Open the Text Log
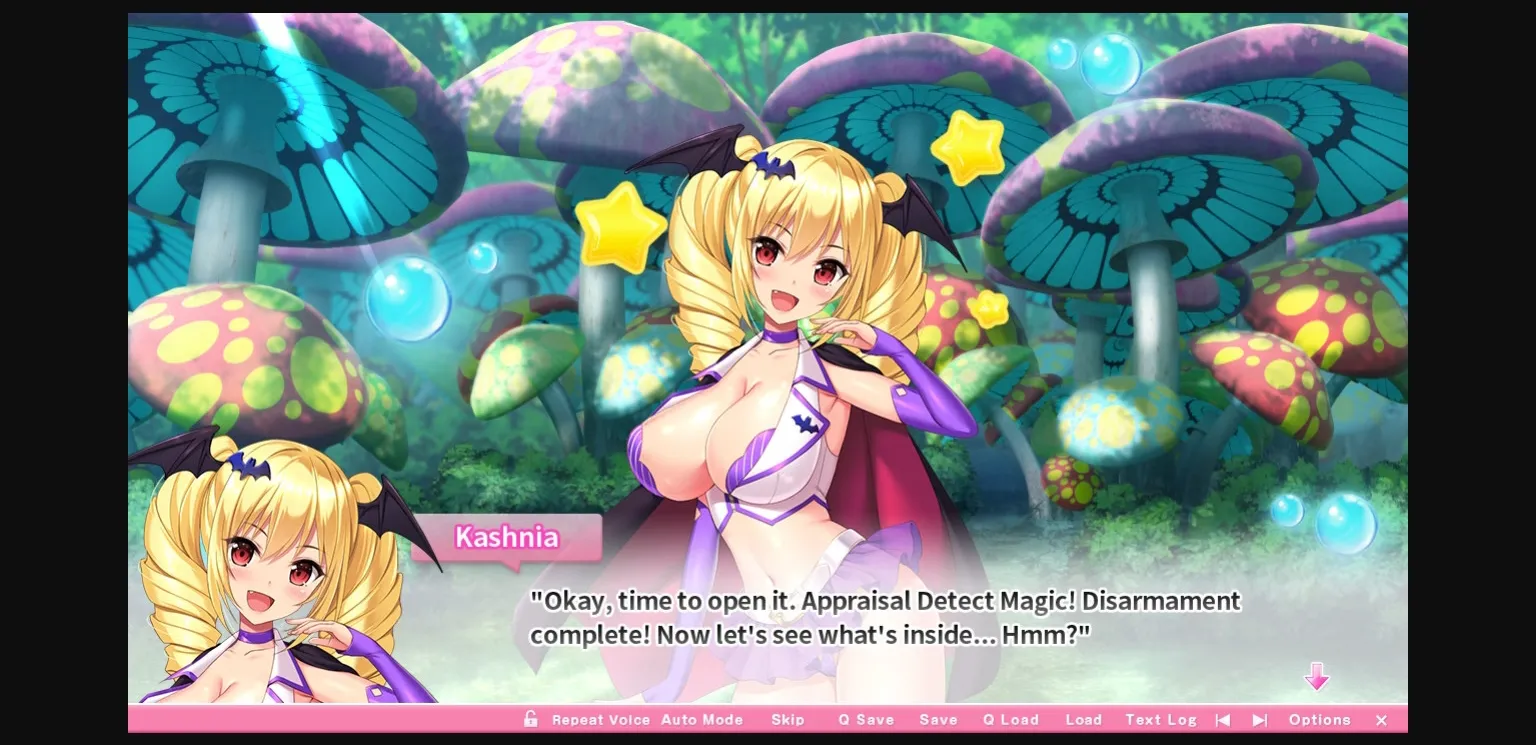1536x745 pixels. pos(1160,719)
